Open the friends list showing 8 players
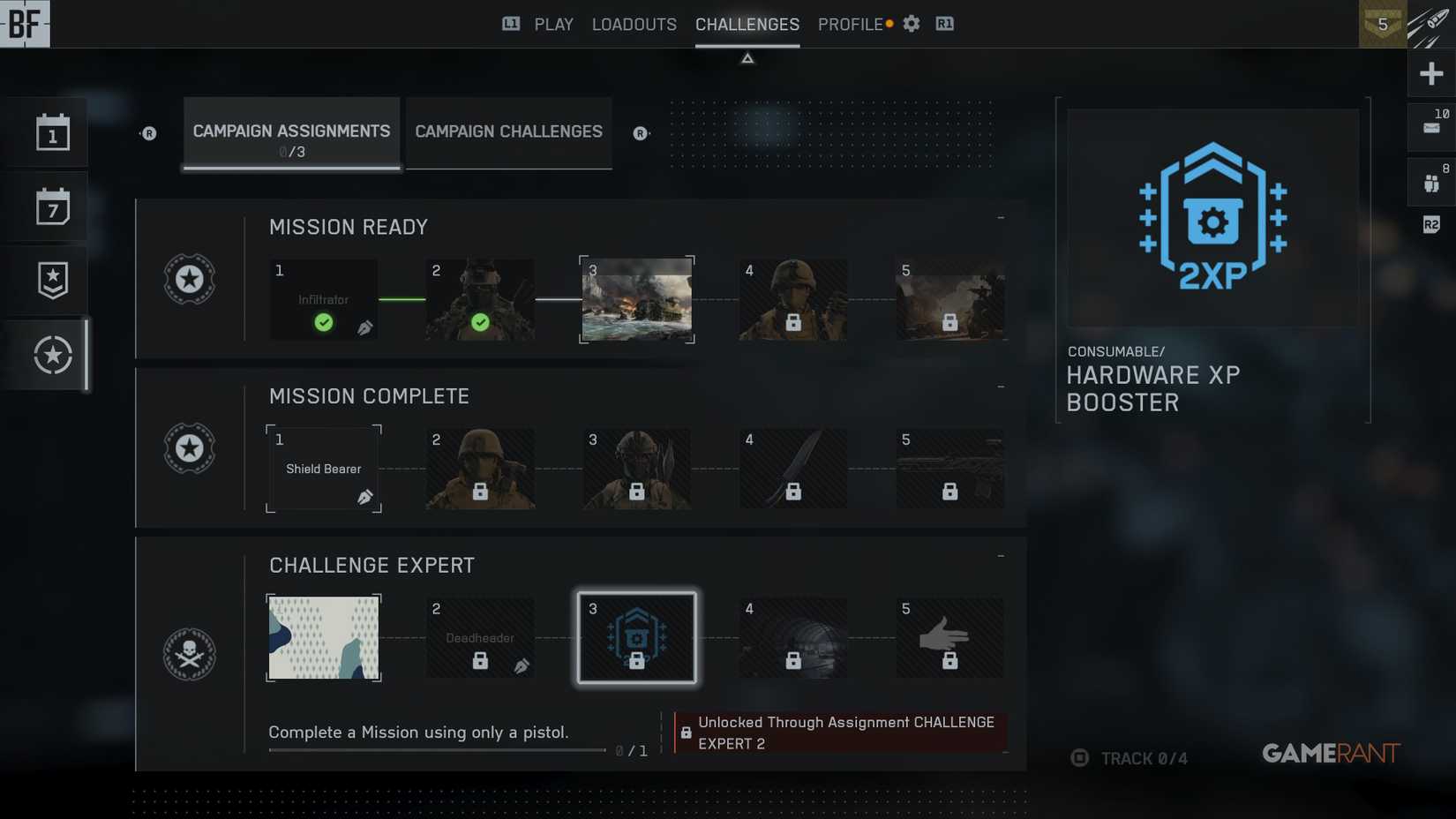 click(x=1431, y=181)
